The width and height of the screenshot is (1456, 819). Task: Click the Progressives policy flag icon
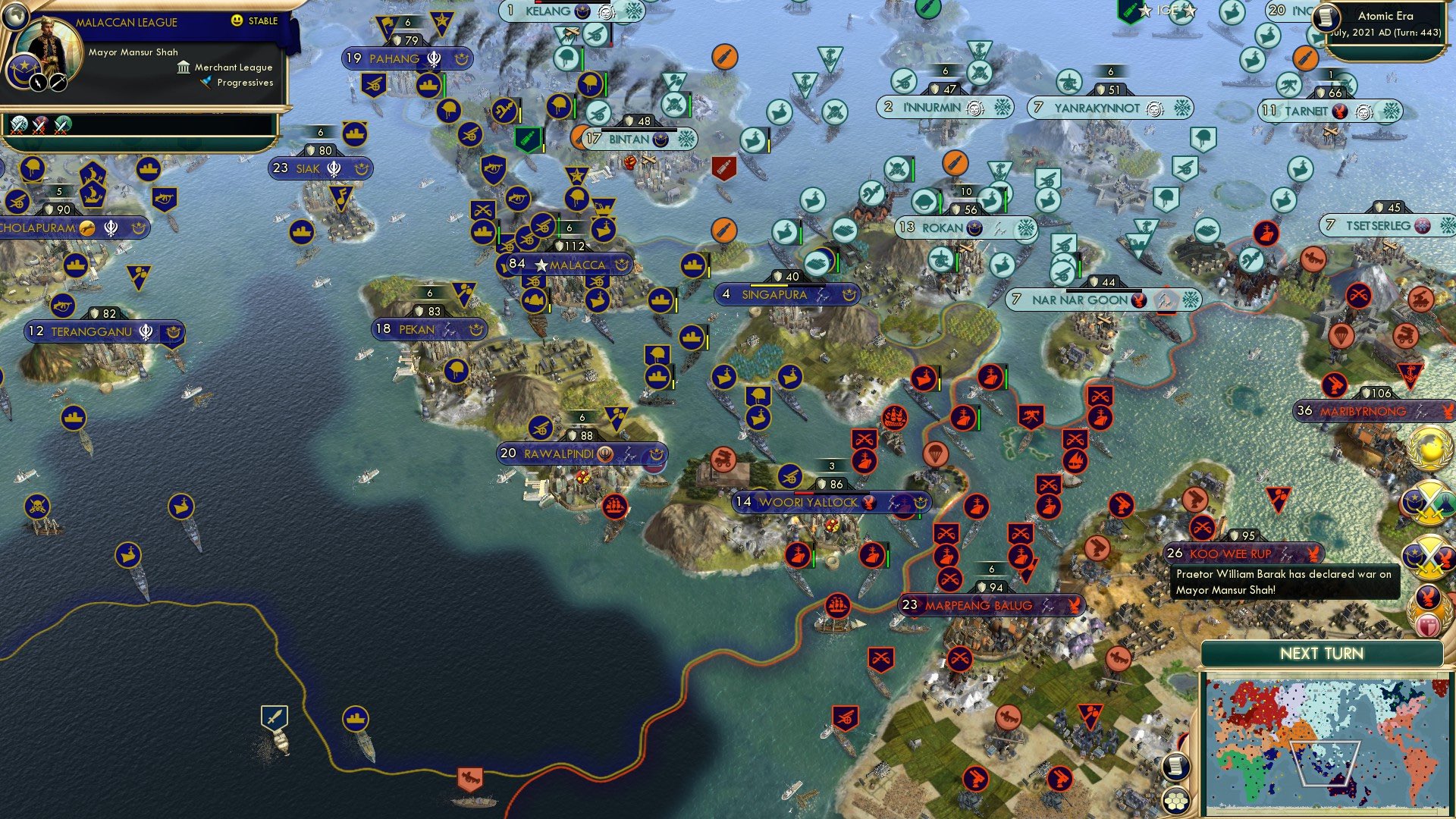[x=205, y=83]
